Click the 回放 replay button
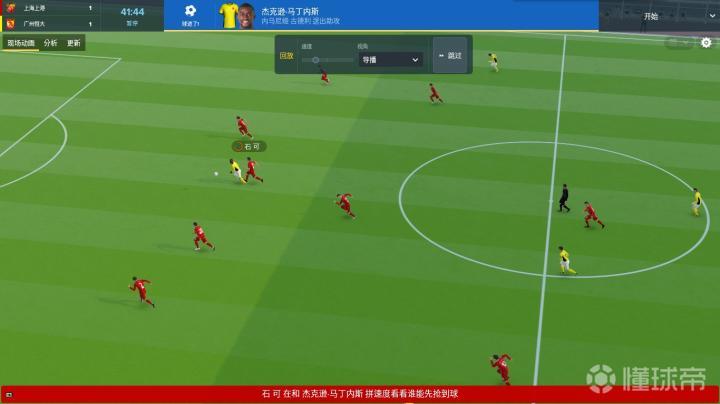Image resolution: width=720 pixels, height=404 pixels. 287,56
